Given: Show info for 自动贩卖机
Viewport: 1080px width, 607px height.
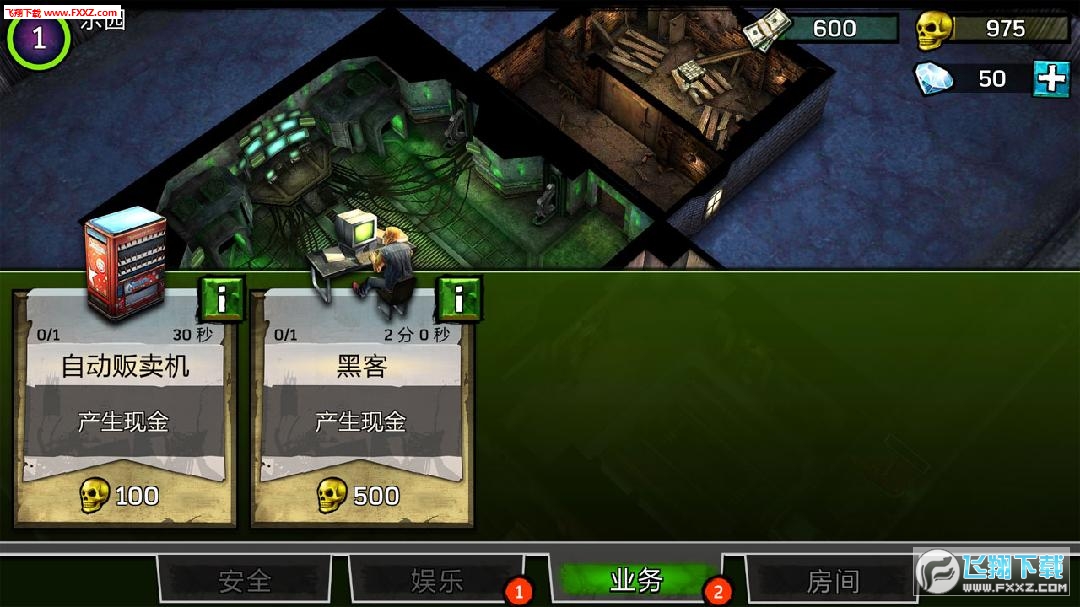Looking at the screenshot, I should [x=222, y=298].
